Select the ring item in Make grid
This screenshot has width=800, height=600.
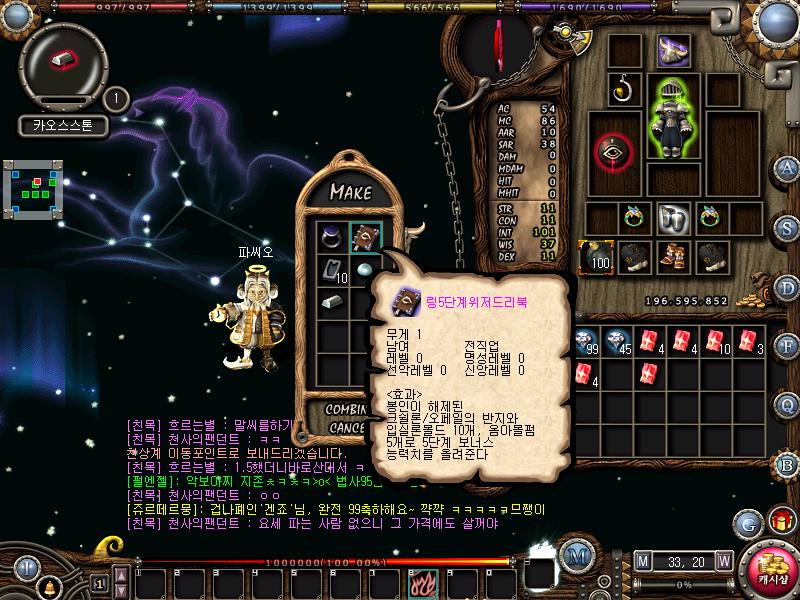click(x=331, y=237)
